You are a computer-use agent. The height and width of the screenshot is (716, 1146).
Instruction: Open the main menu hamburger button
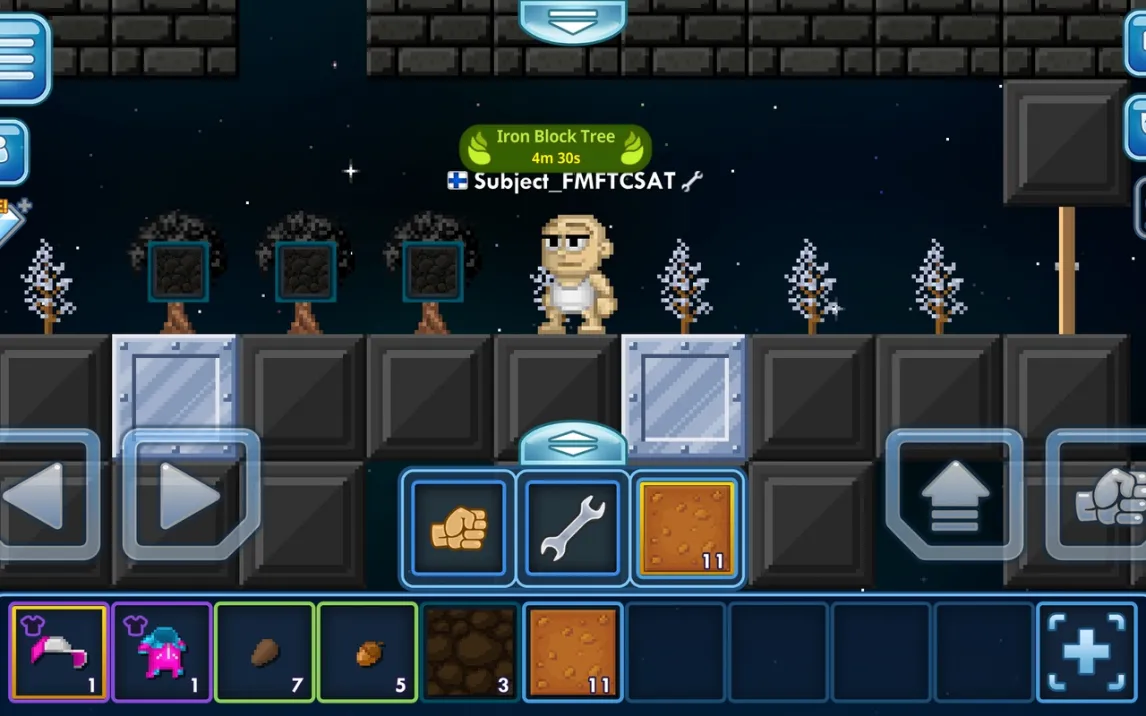pyautogui.click(x=21, y=58)
